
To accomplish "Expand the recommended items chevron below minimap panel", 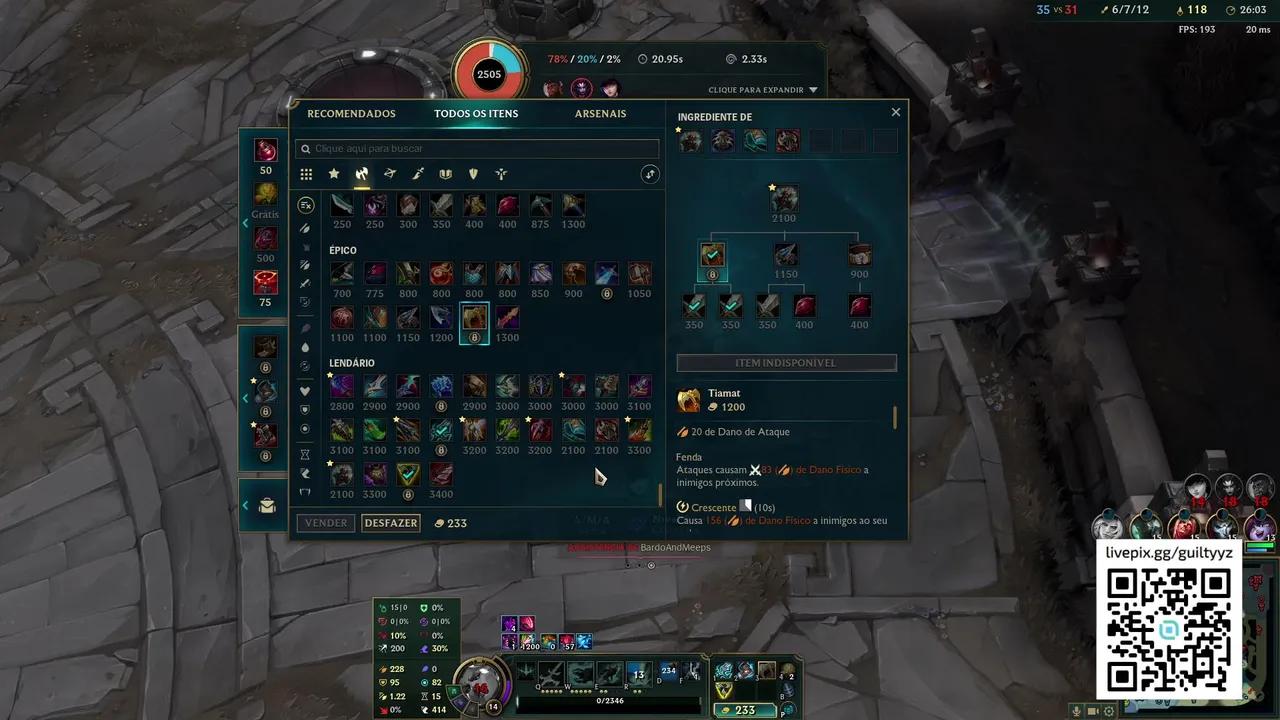I will click(x=245, y=398).
